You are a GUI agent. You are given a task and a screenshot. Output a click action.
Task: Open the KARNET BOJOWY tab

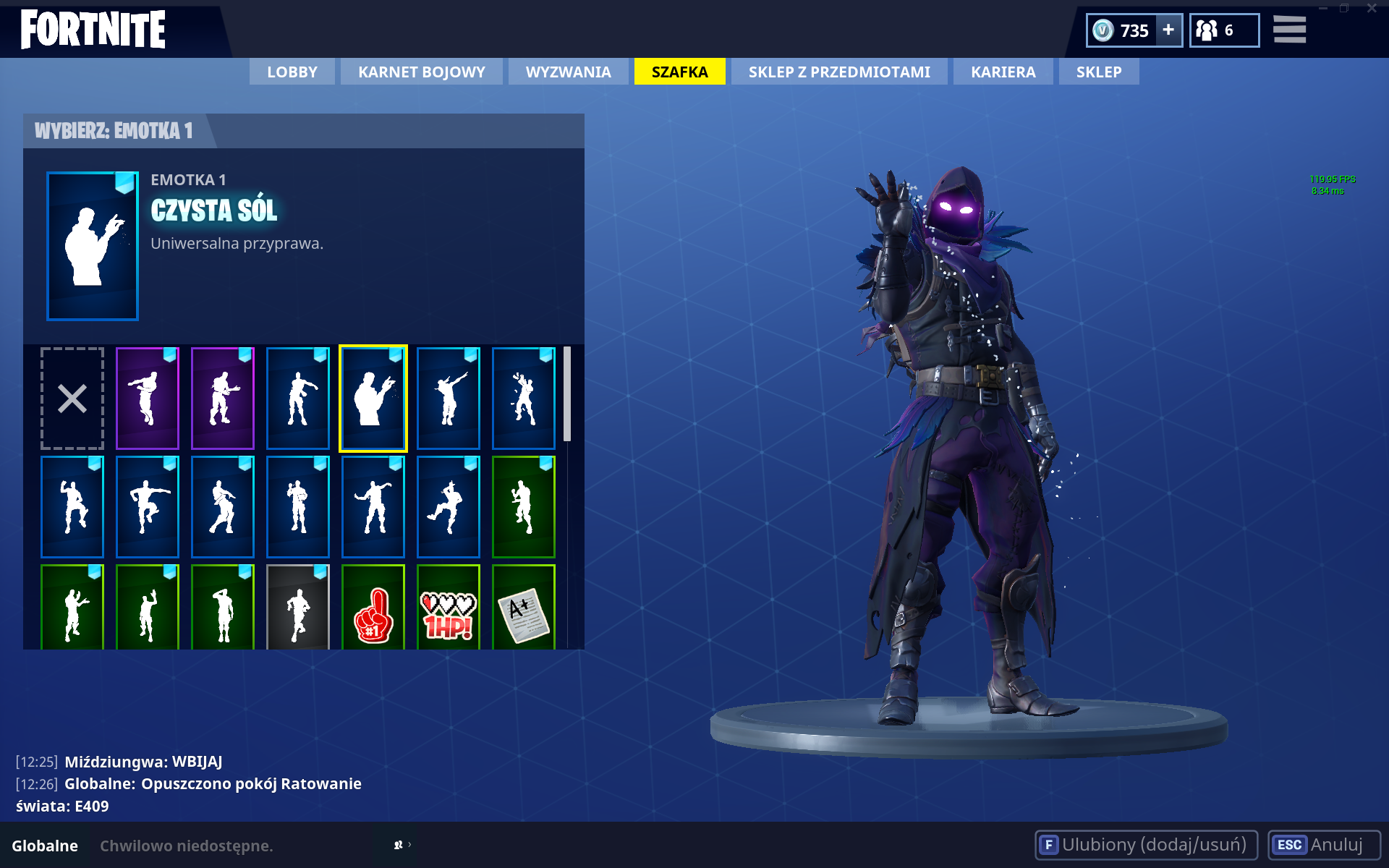tap(422, 72)
